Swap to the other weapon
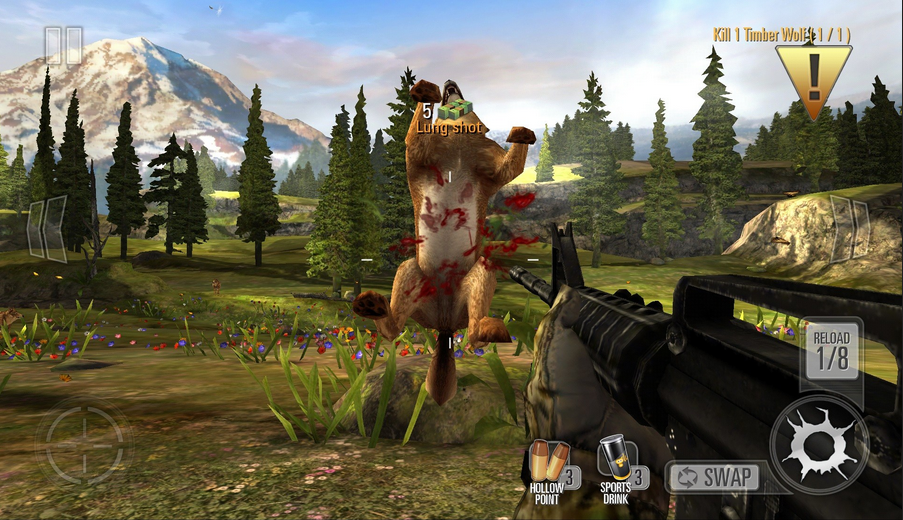 click(713, 477)
